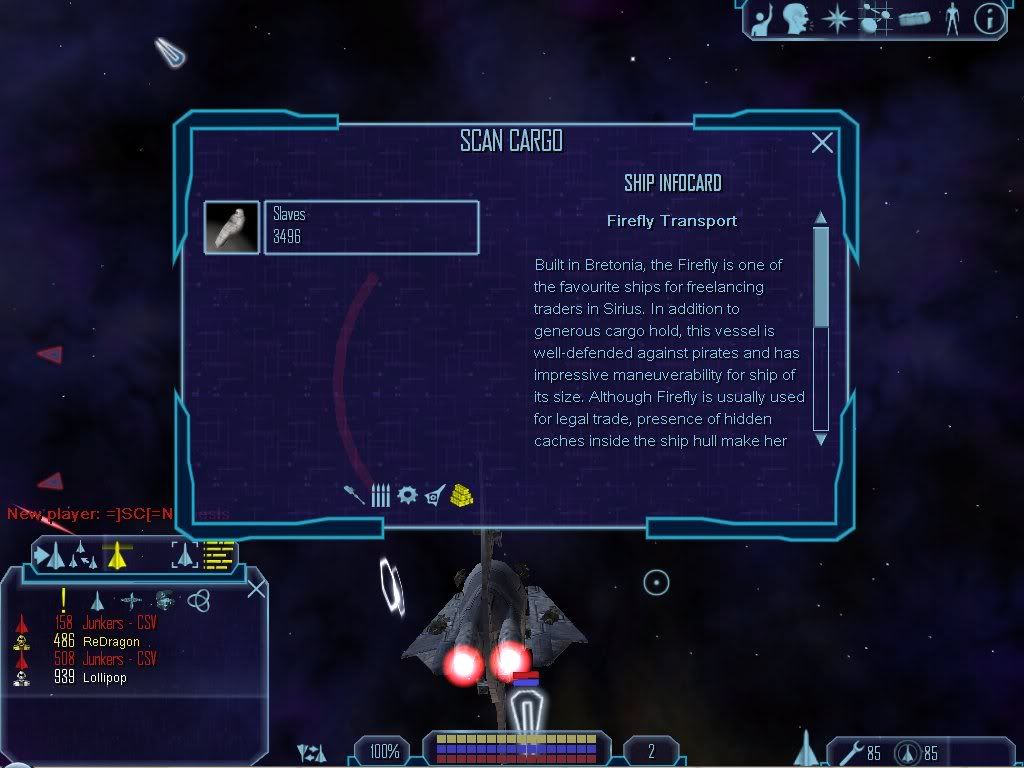Activate the formation maneuver with yellow ship icon
The image size is (1024, 768).
[x=118, y=556]
